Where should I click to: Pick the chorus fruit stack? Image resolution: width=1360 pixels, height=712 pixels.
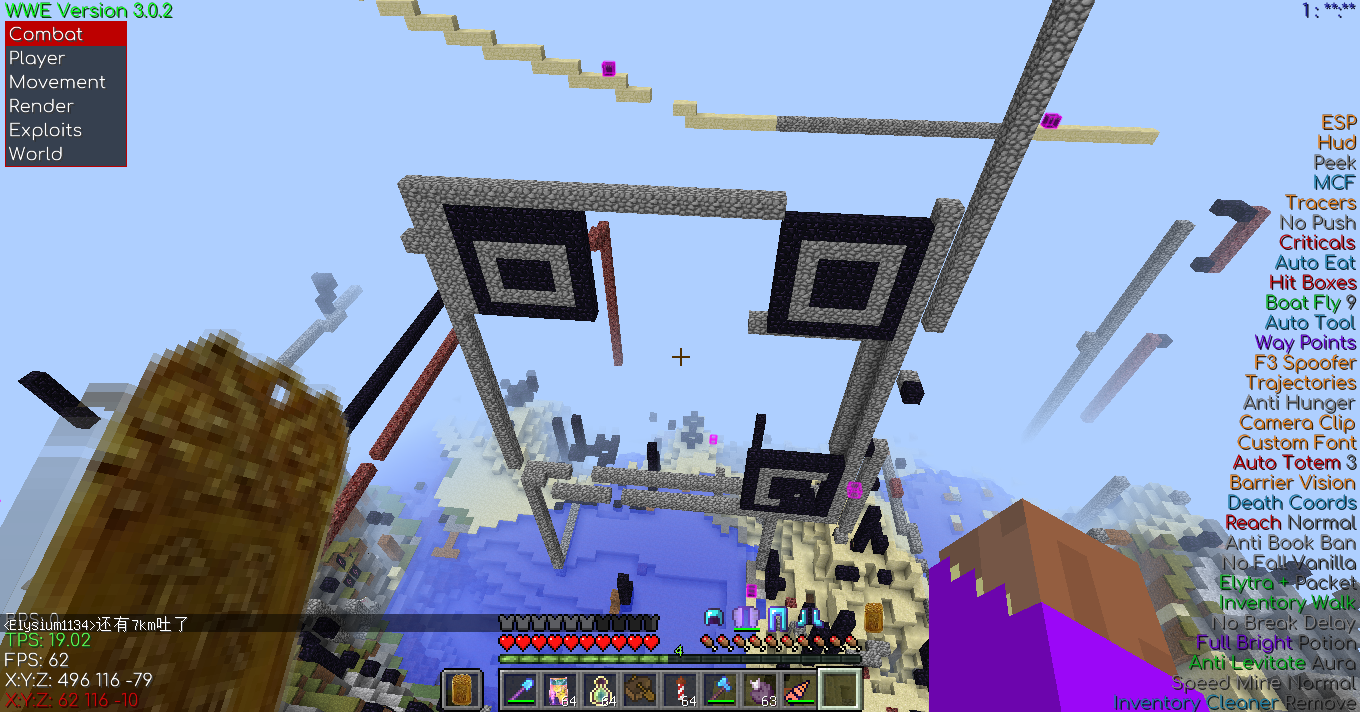pyautogui.click(x=760, y=690)
